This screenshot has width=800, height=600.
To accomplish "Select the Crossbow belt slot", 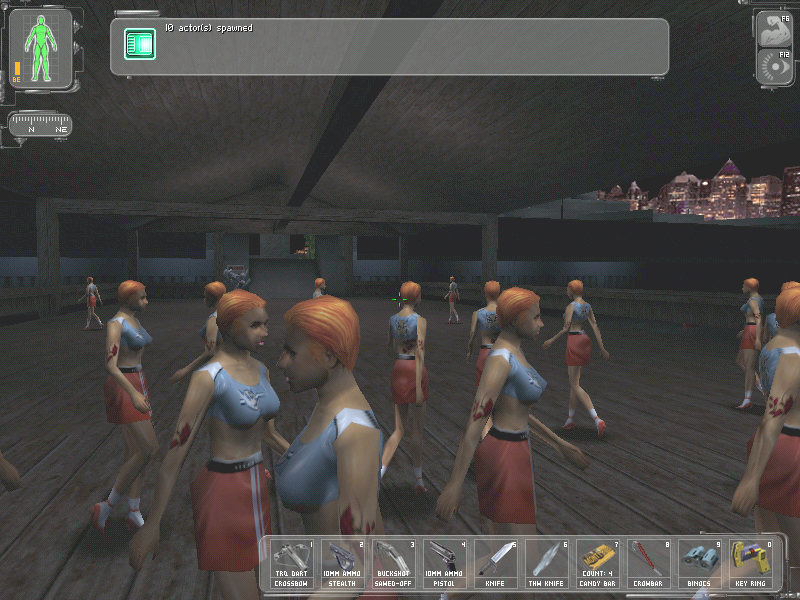I will click(294, 564).
